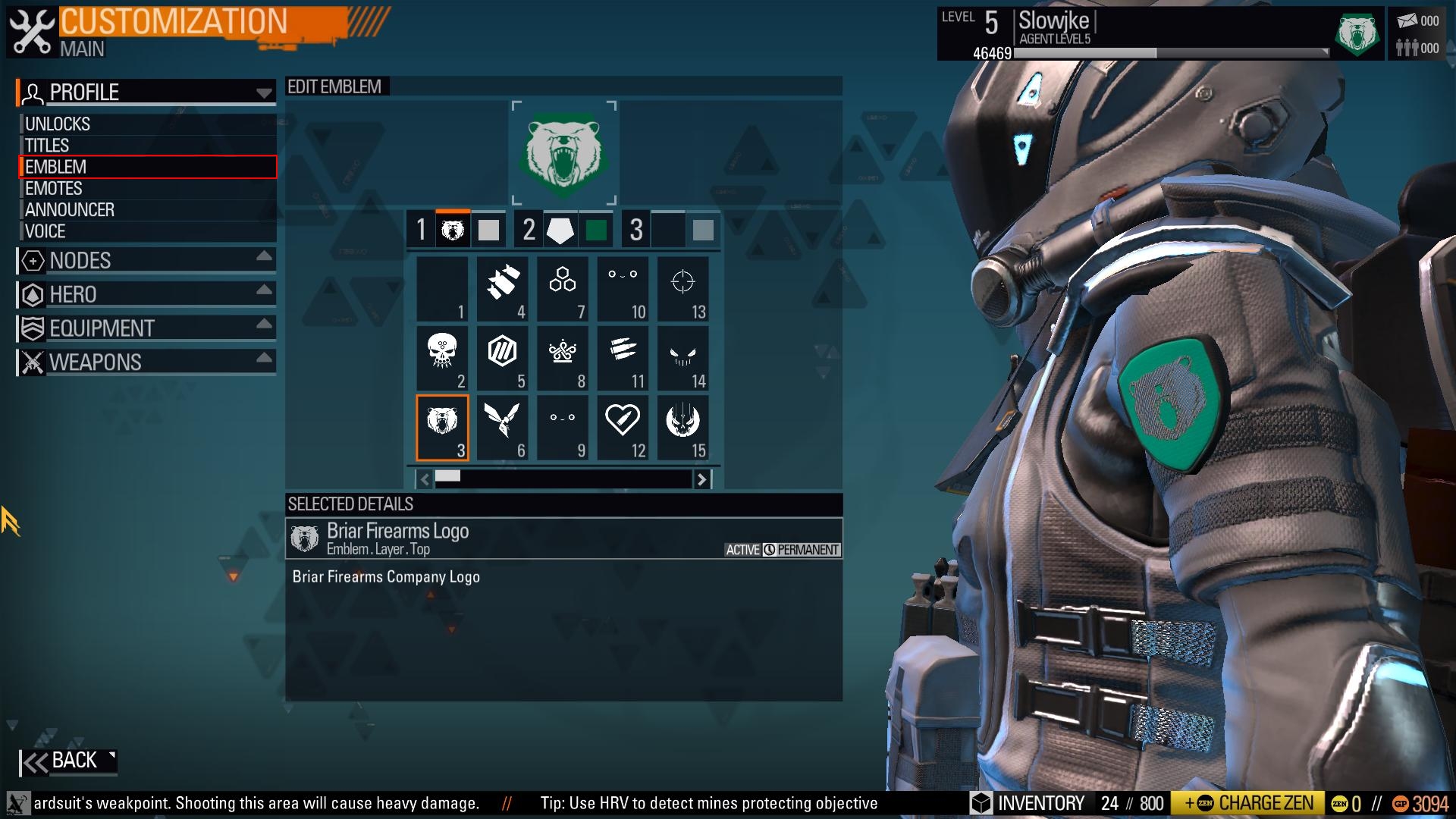Select the skull emblem tile
The width and height of the screenshot is (1456, 819).
pyautogui.click(x=442, y=358)
